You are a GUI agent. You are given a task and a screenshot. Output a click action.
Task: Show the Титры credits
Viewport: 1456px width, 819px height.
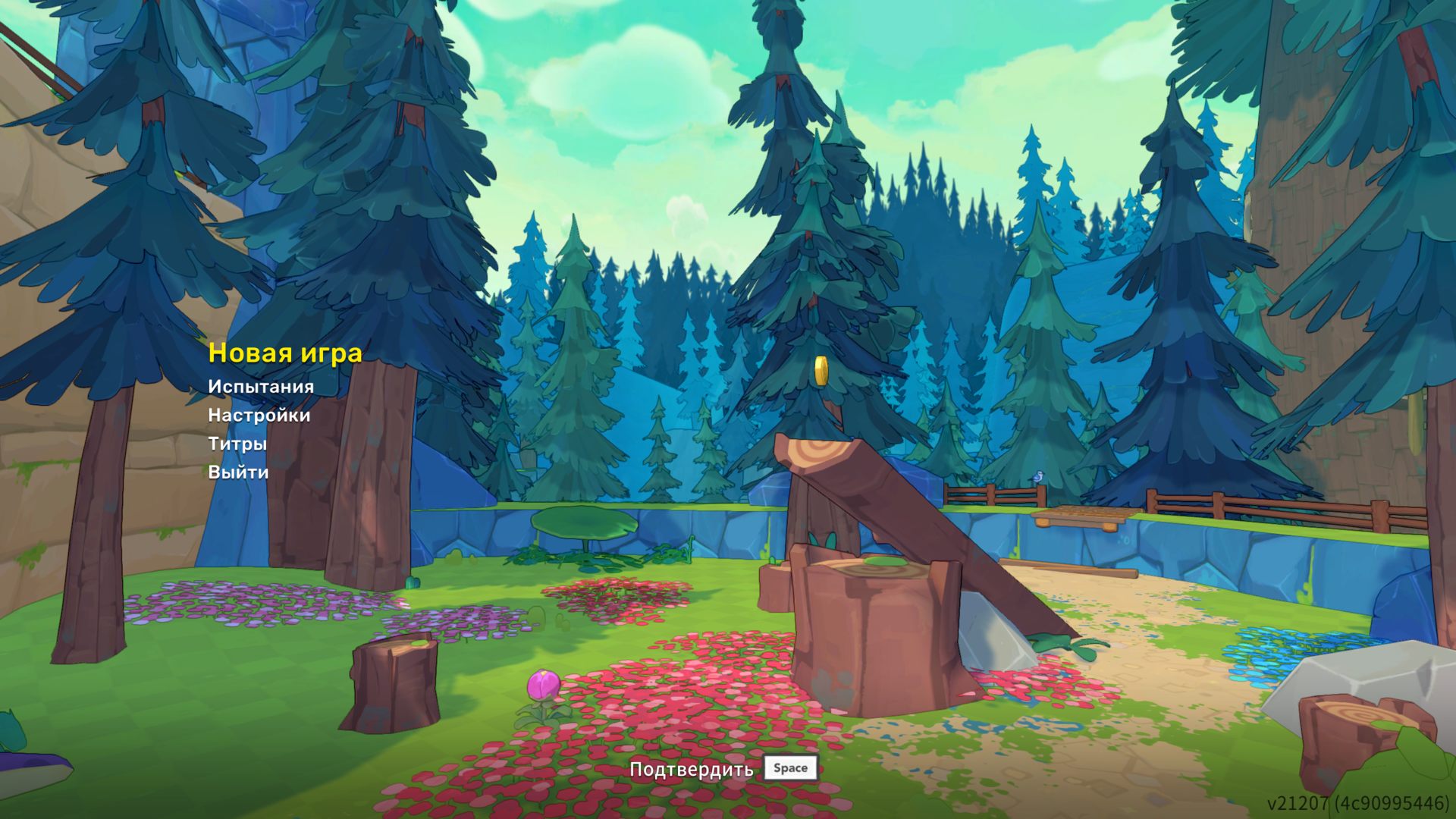coord(237,444)
